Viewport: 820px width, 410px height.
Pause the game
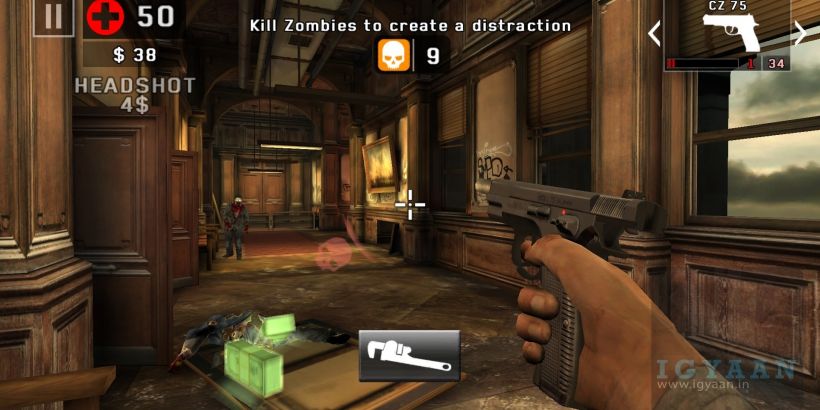[x=52, y=17]
